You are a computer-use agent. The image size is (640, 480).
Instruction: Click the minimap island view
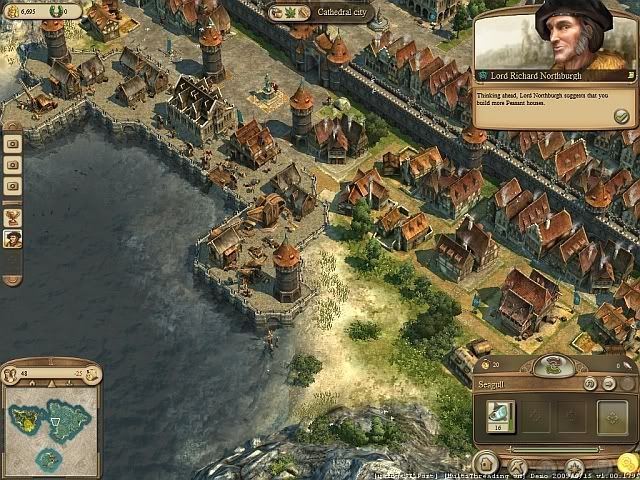coord(51,424)
